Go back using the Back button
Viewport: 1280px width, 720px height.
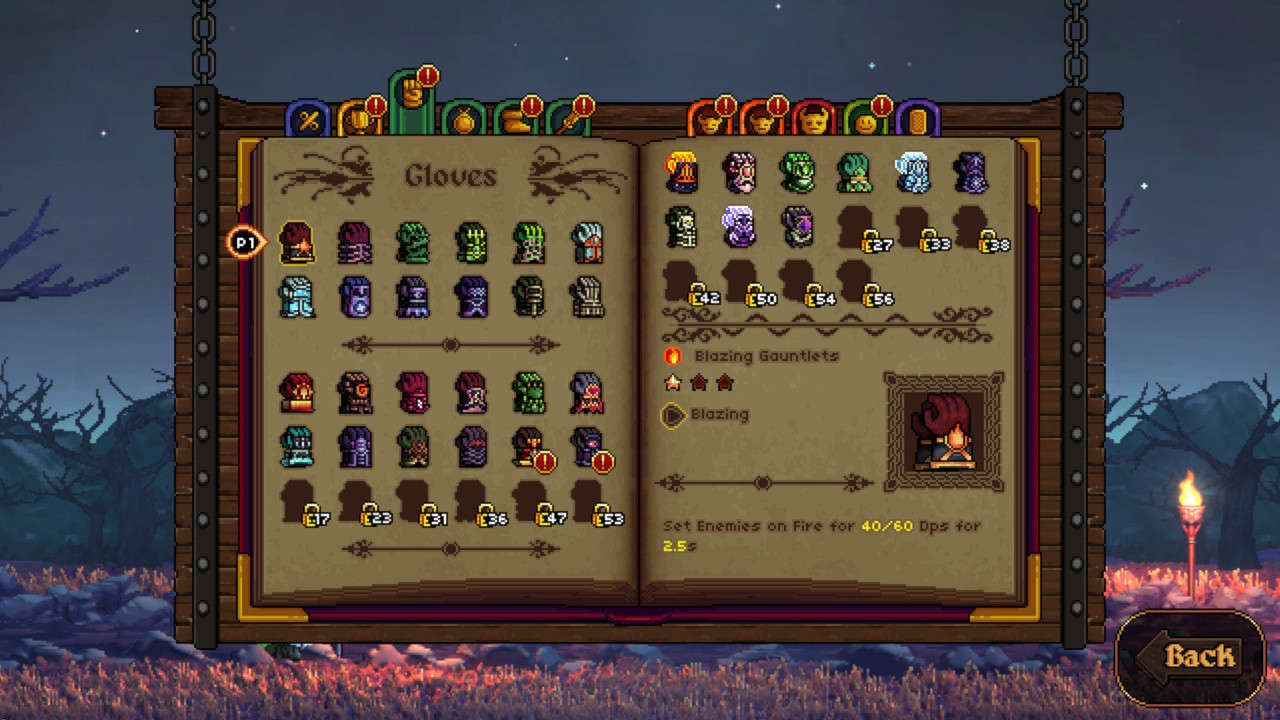1190,657
